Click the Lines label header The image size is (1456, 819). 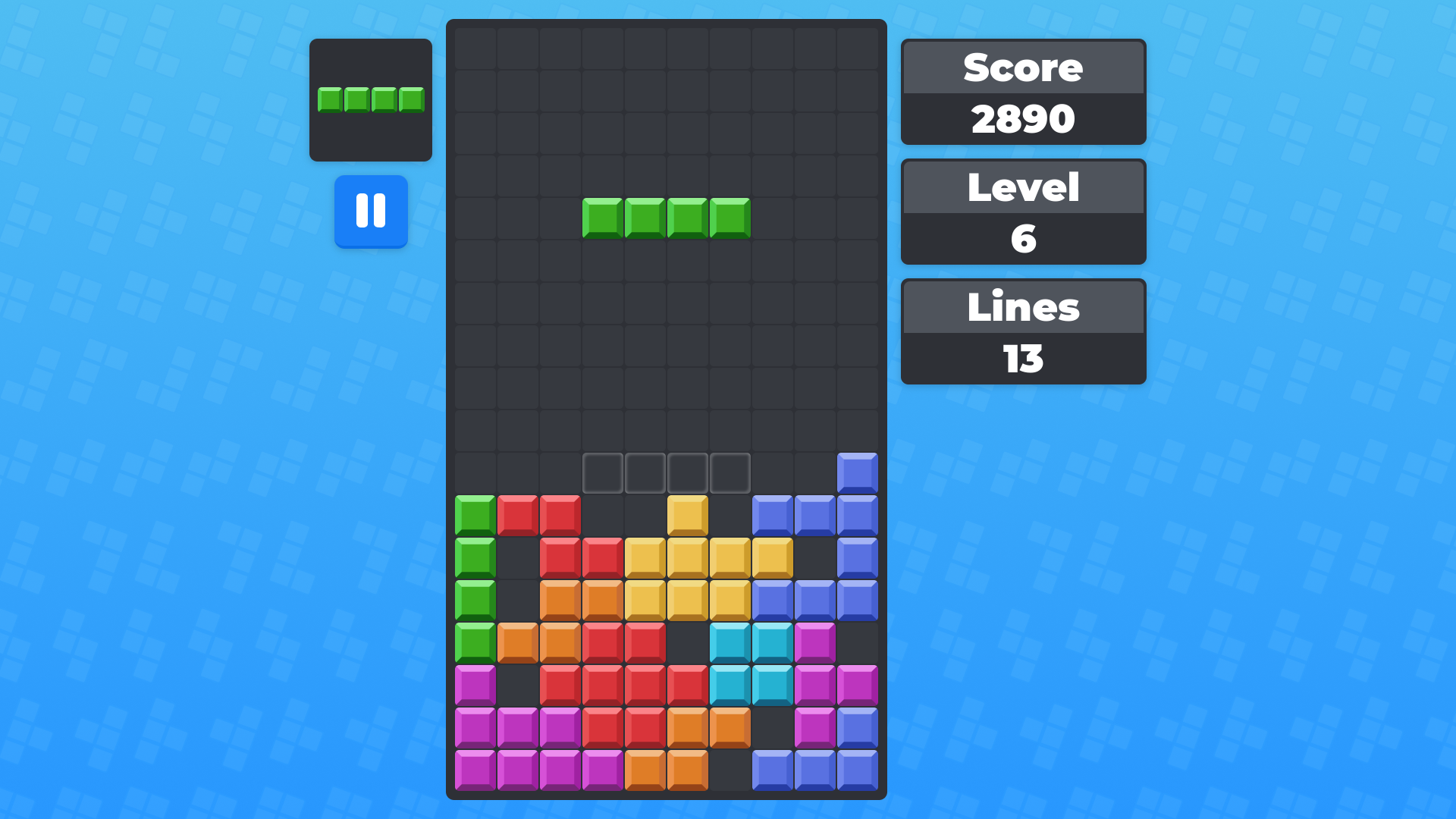point(1023,307)
